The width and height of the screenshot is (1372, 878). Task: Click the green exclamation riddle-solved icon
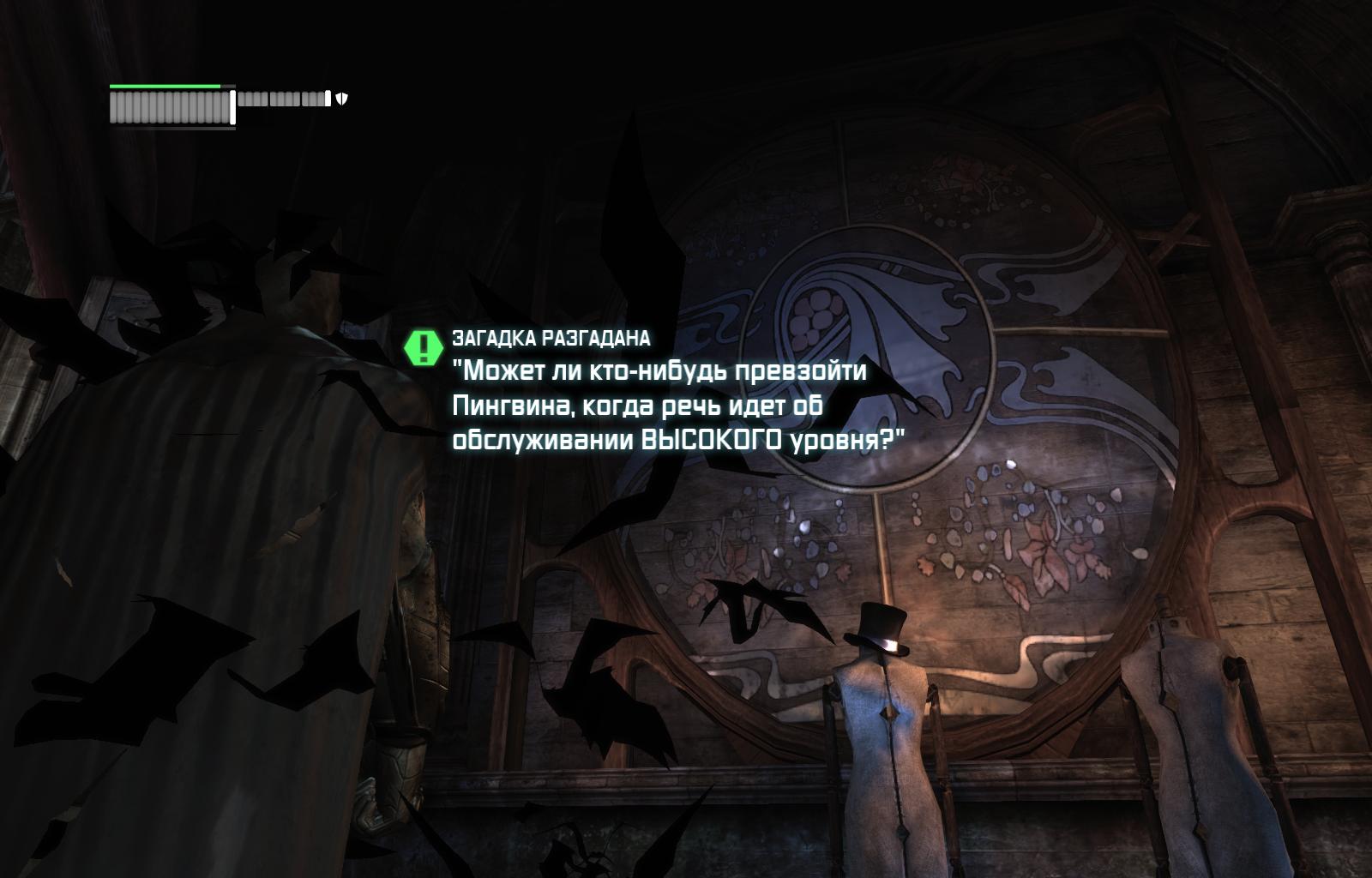pyautogui.click(x=423, y=347)
